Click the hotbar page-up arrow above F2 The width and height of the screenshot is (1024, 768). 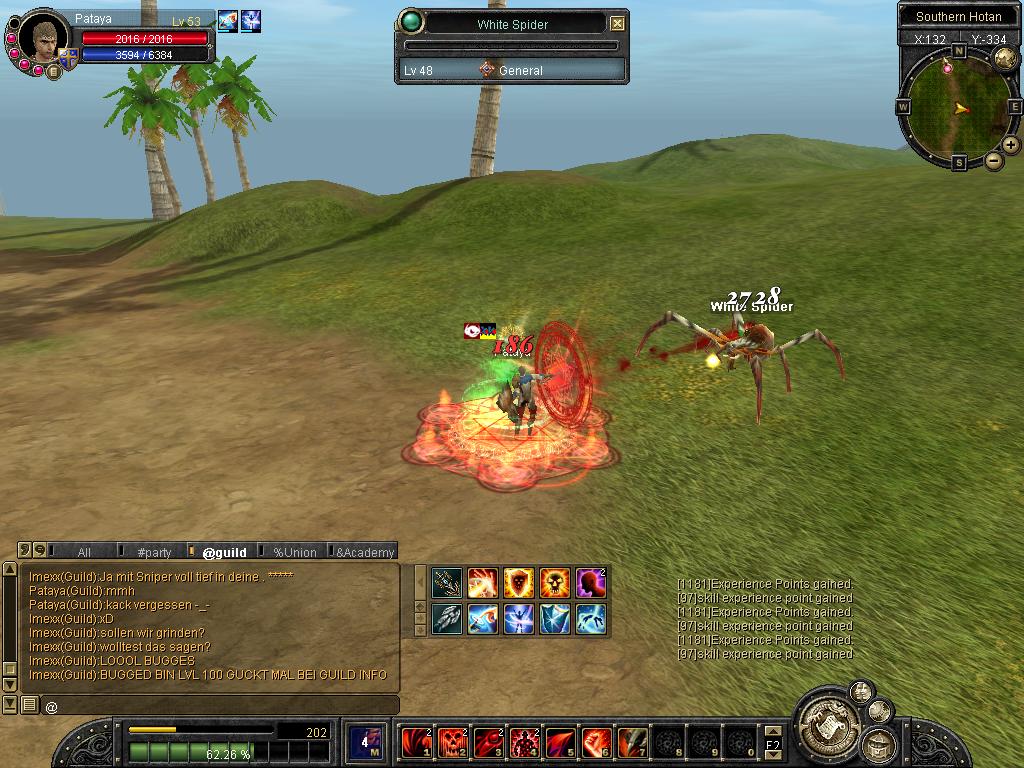tap(772, 732)
